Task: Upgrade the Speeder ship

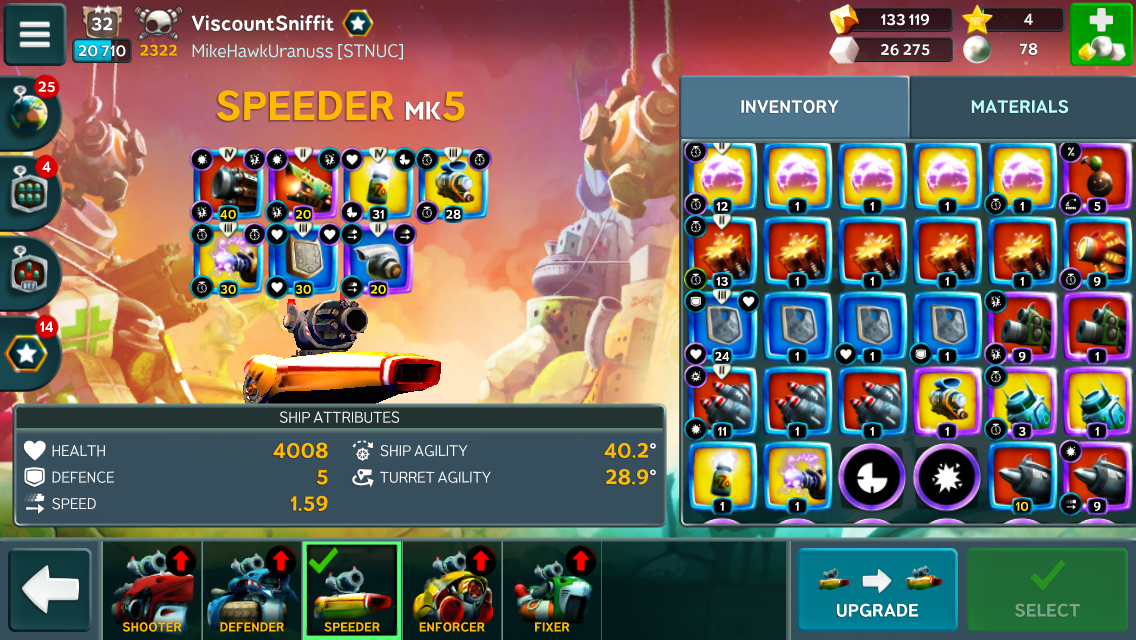Action: tap(877, 589)
